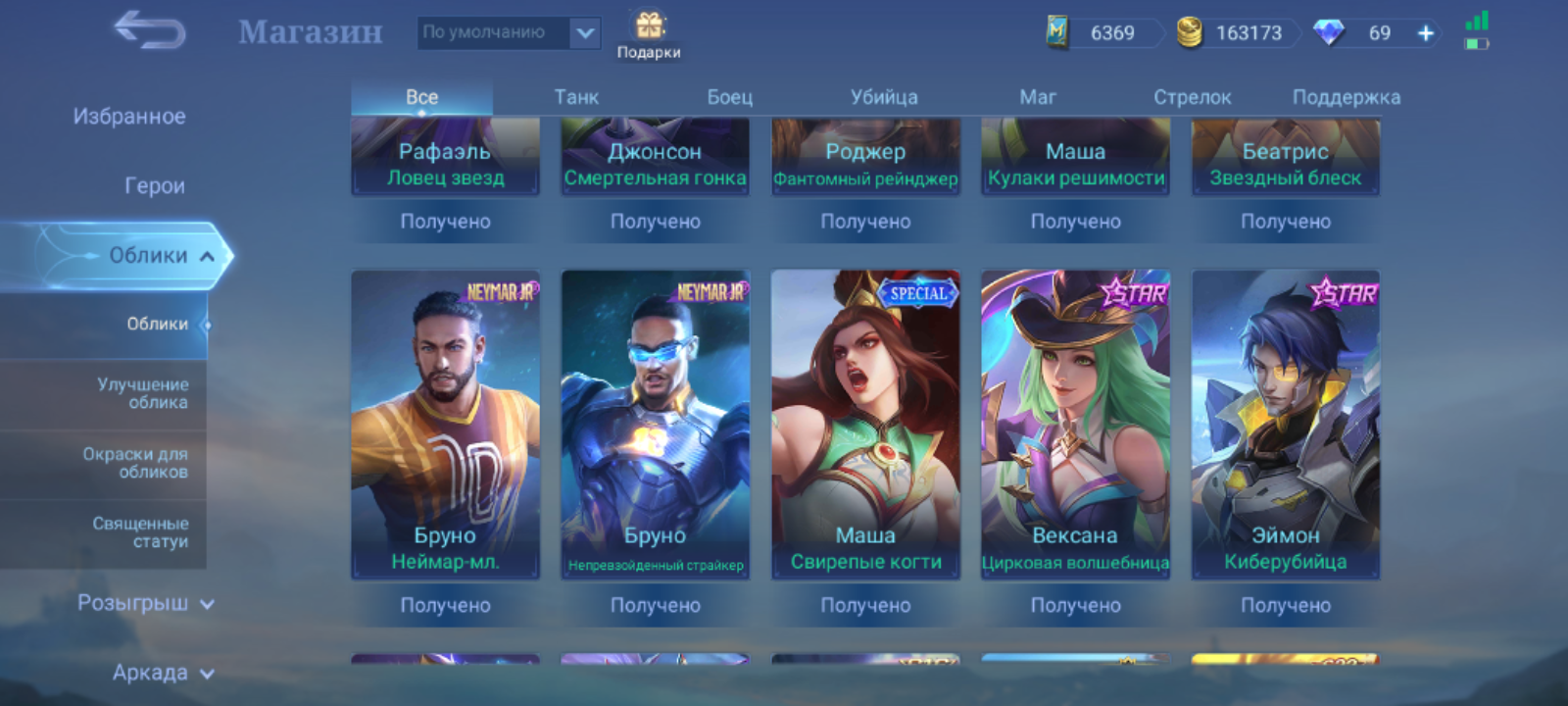Open Улучшение облика submenu
1568x706 pixels.
tap(142, 393)
